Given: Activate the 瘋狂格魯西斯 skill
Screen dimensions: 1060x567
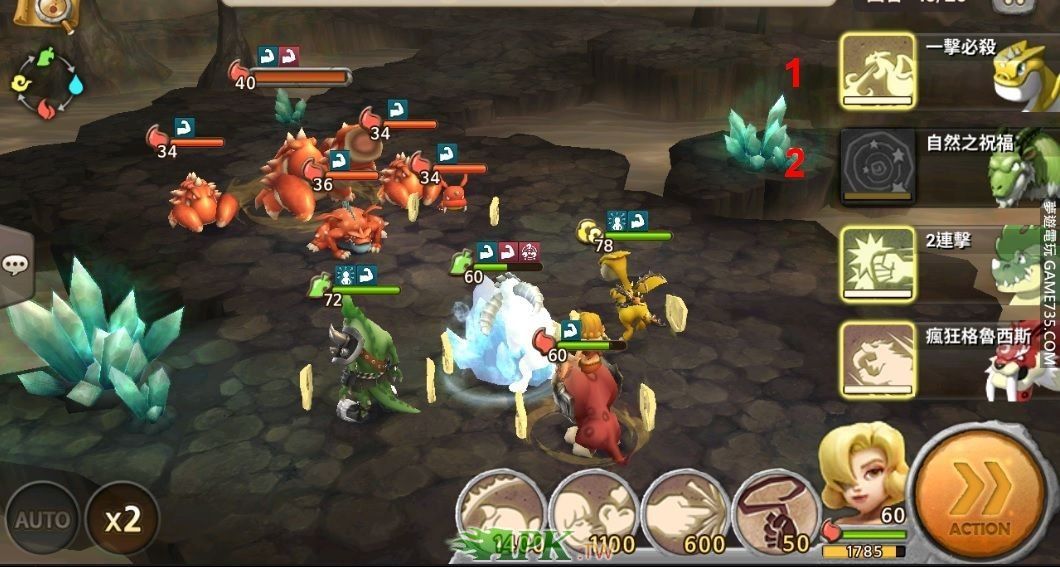Looking at the screenshot, I should pos(878,360).
